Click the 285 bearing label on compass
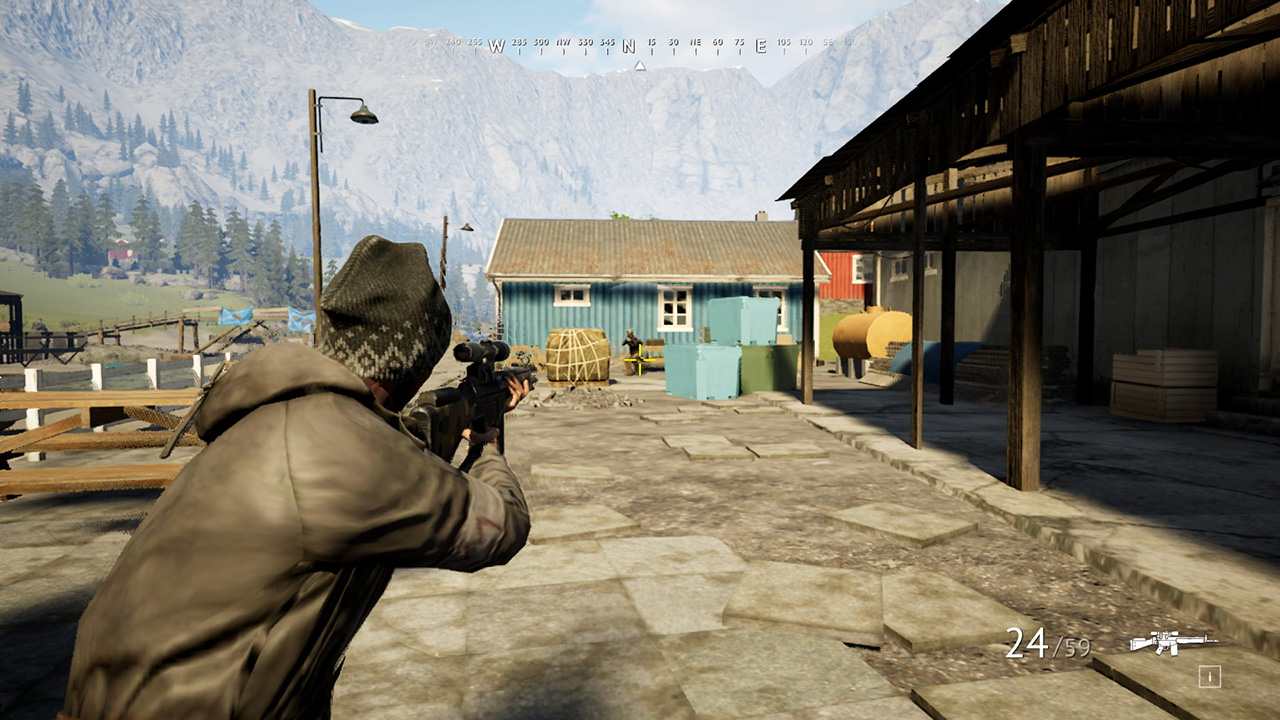 pos(518,44)
